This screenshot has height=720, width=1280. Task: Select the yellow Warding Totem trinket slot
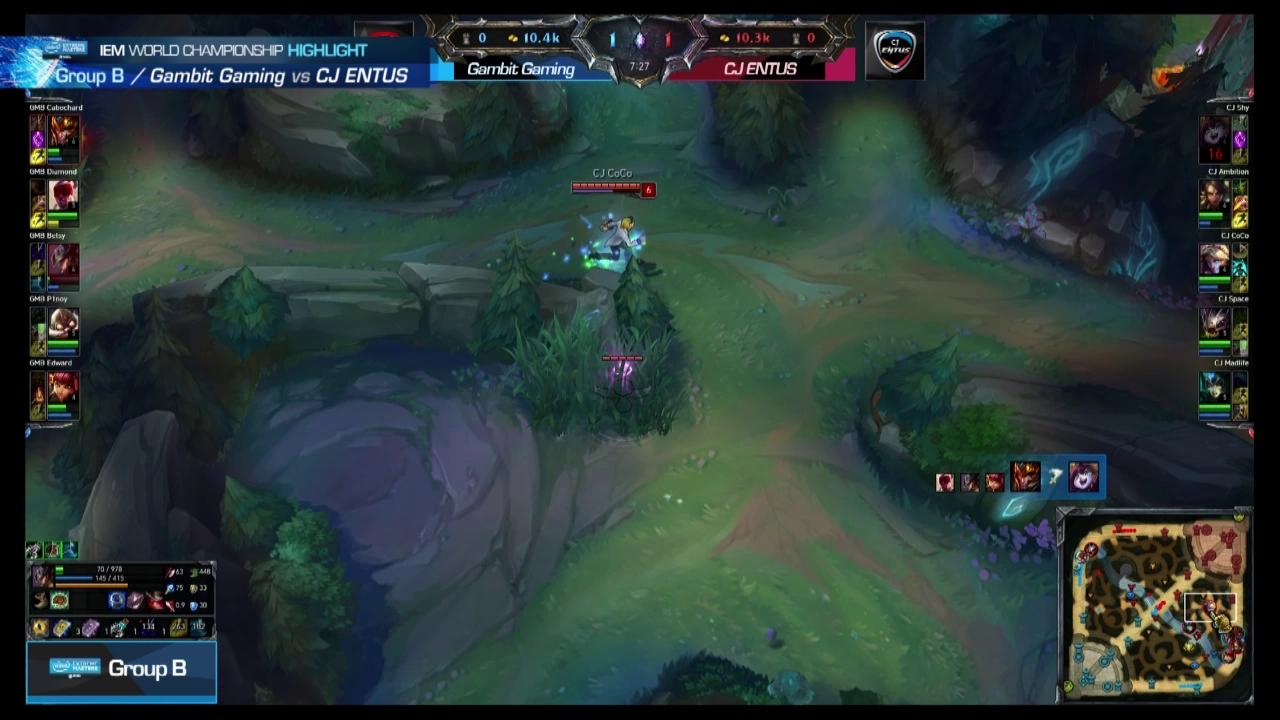point(39,627)
